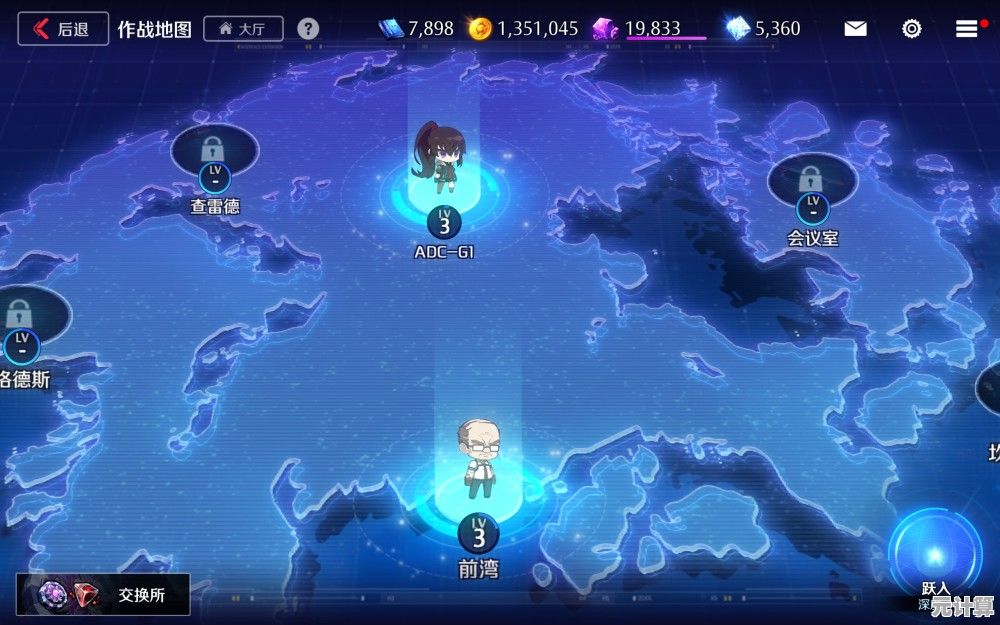This screenshot has width=1000, height=625.
Task: Go back with the 后退 button
Action: pos(62,29)
